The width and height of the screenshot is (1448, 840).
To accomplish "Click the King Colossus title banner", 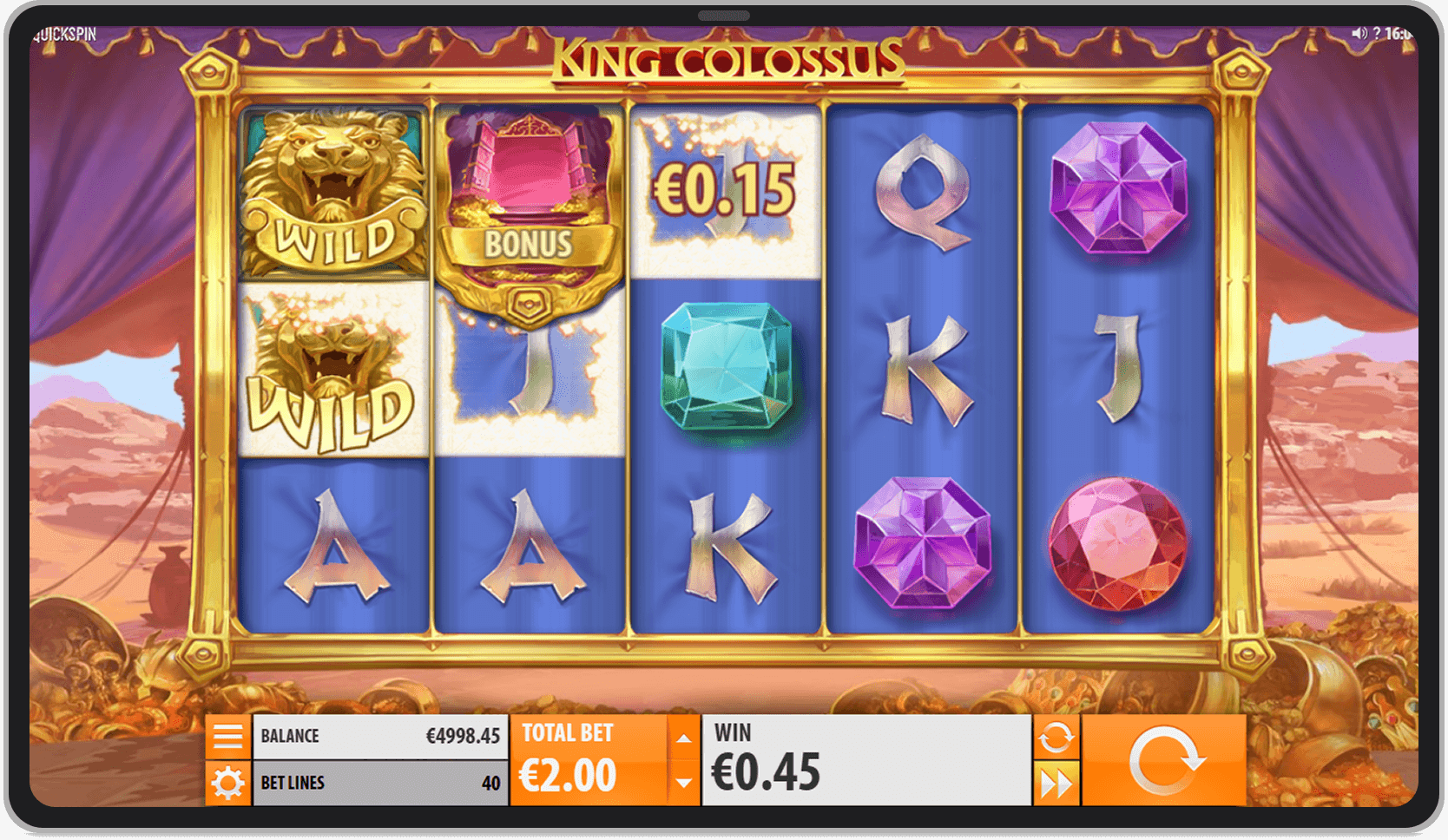I will pos(729,61).
